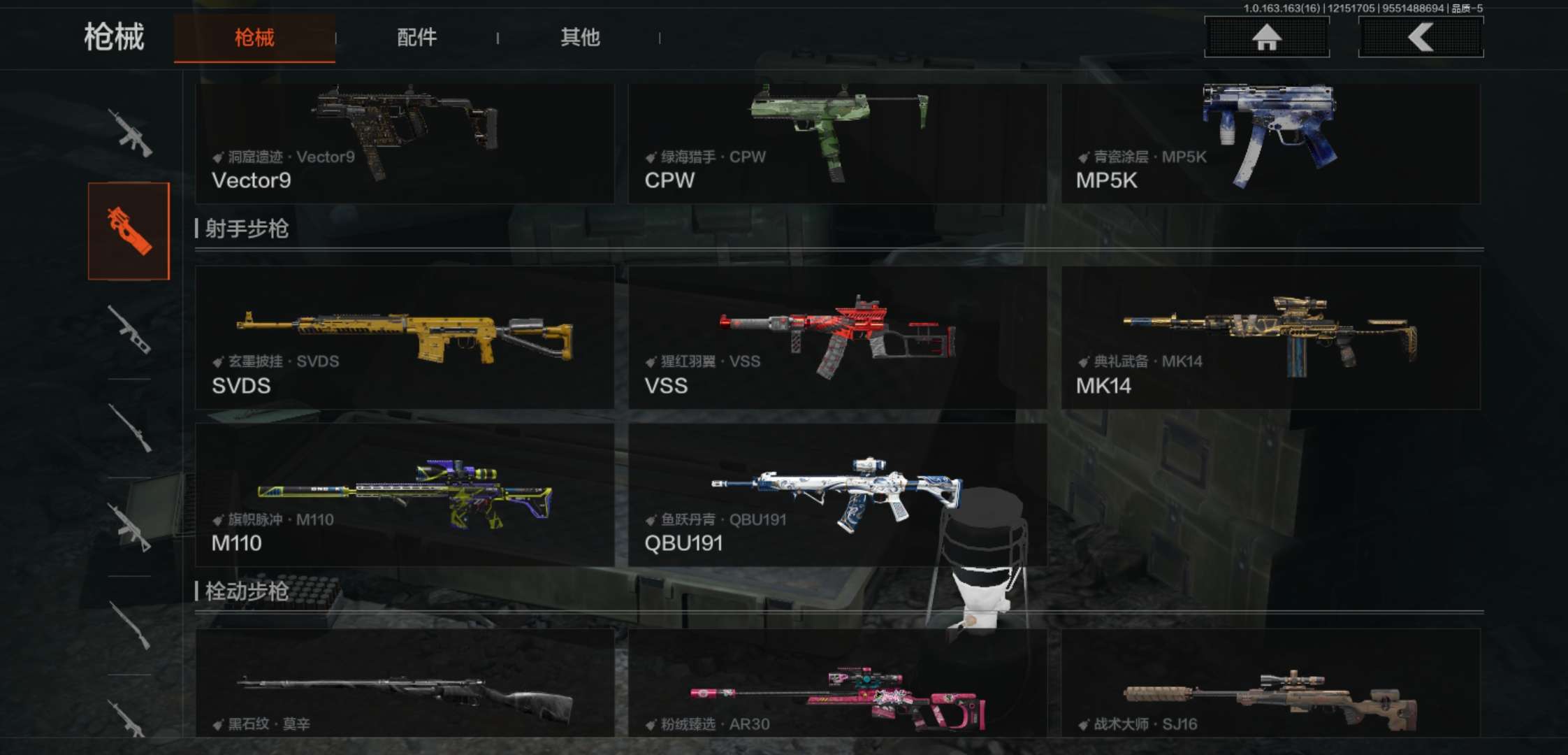Open the assault rifle category at sidebar top
Screen dimensions: 1568x755
click(x=130, y=132)
